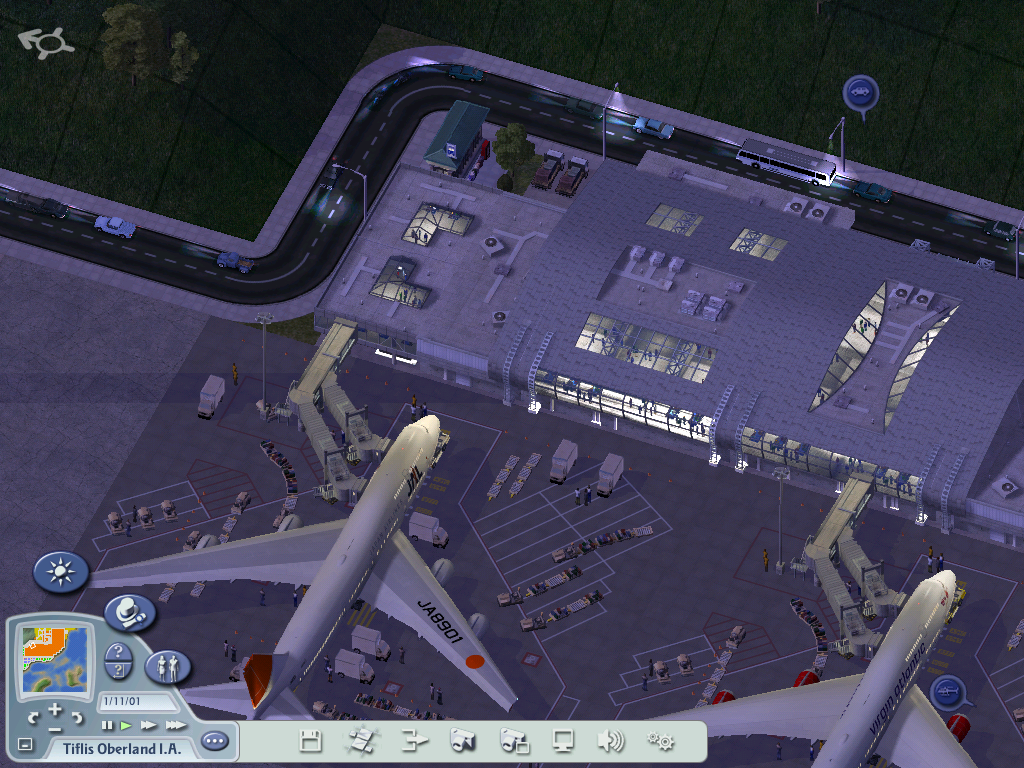Open My Sim Mode people button
1024x768 pixels.
(x=168, y=667)
